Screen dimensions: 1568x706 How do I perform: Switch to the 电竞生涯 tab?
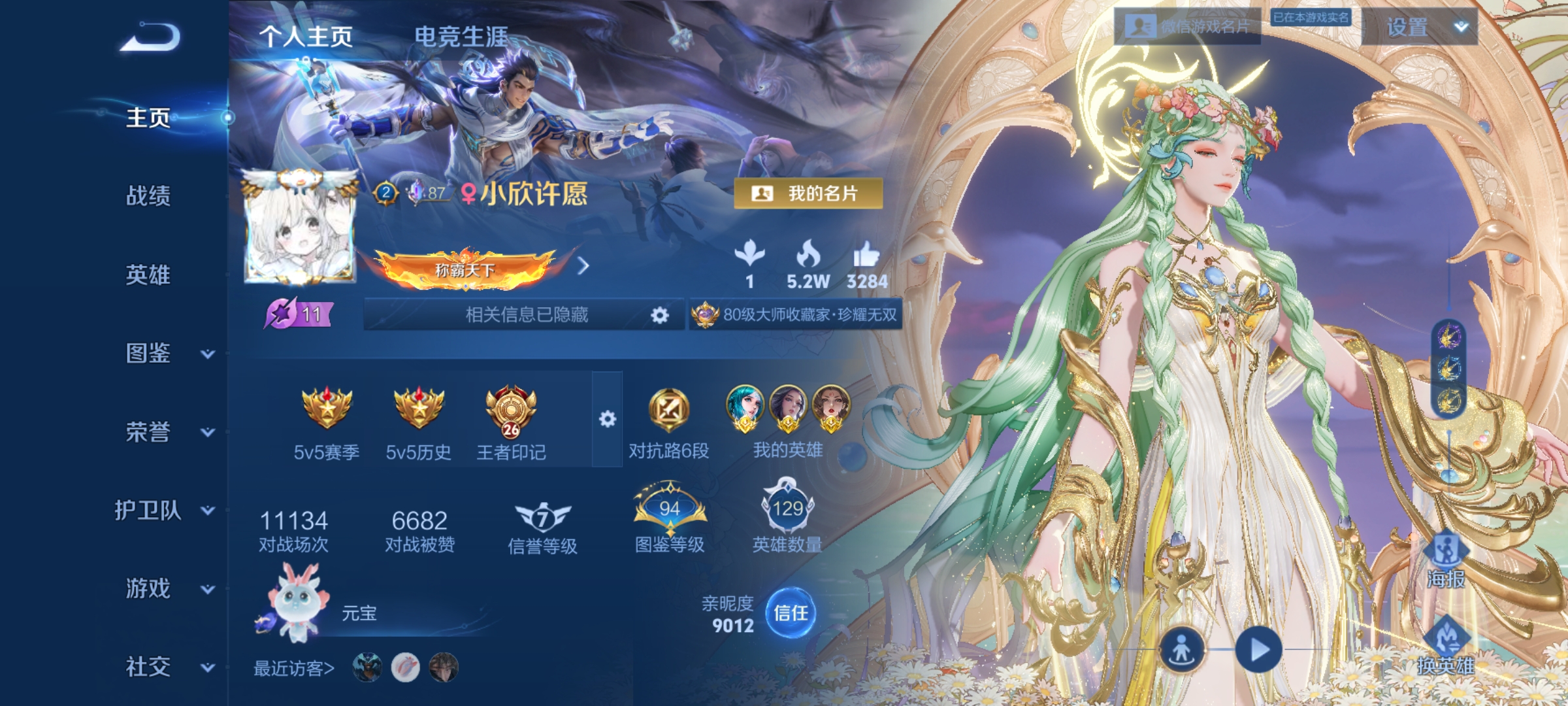coord(461,37)
